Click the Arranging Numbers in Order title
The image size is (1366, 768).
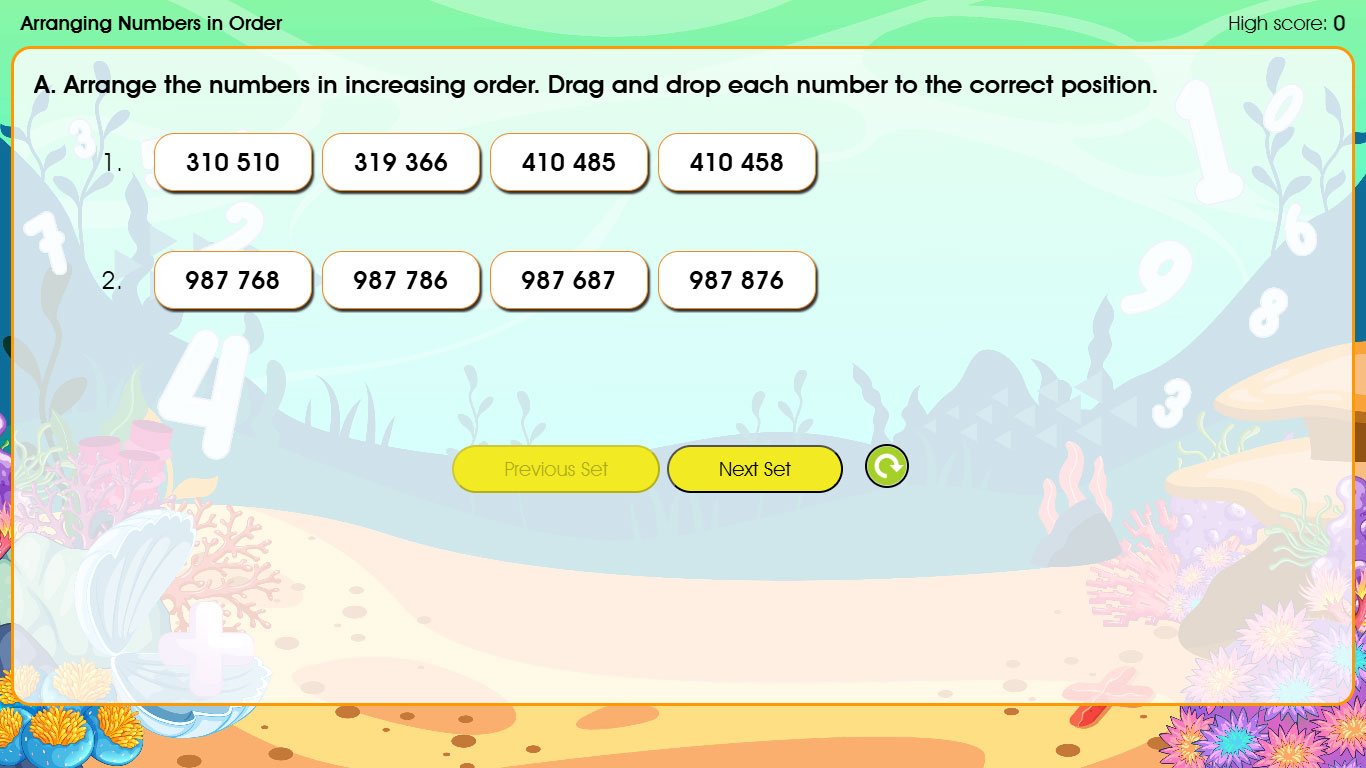click(x=150, y=23)
